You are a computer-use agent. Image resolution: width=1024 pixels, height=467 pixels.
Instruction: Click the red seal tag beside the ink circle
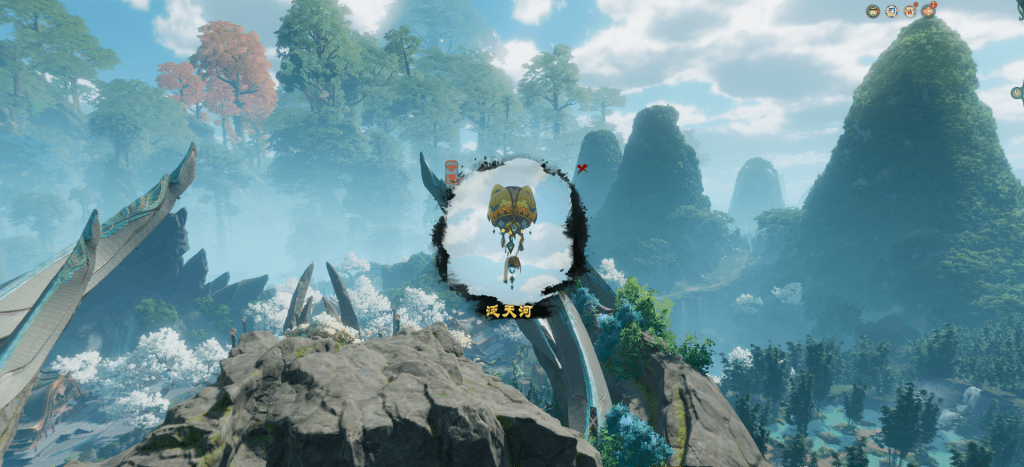coord(451,173)
